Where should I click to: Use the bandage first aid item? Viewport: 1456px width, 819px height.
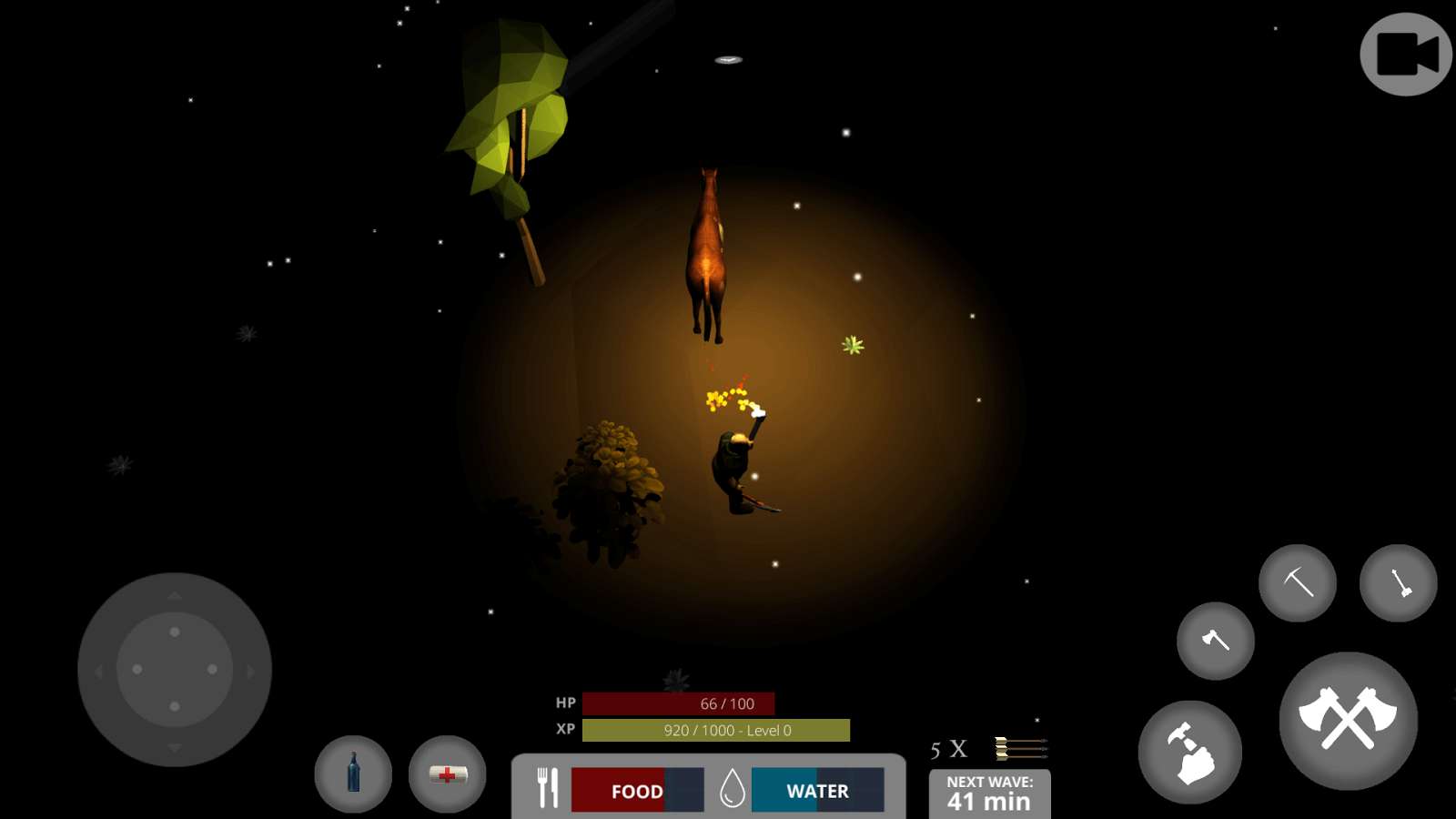coord(447,773)
